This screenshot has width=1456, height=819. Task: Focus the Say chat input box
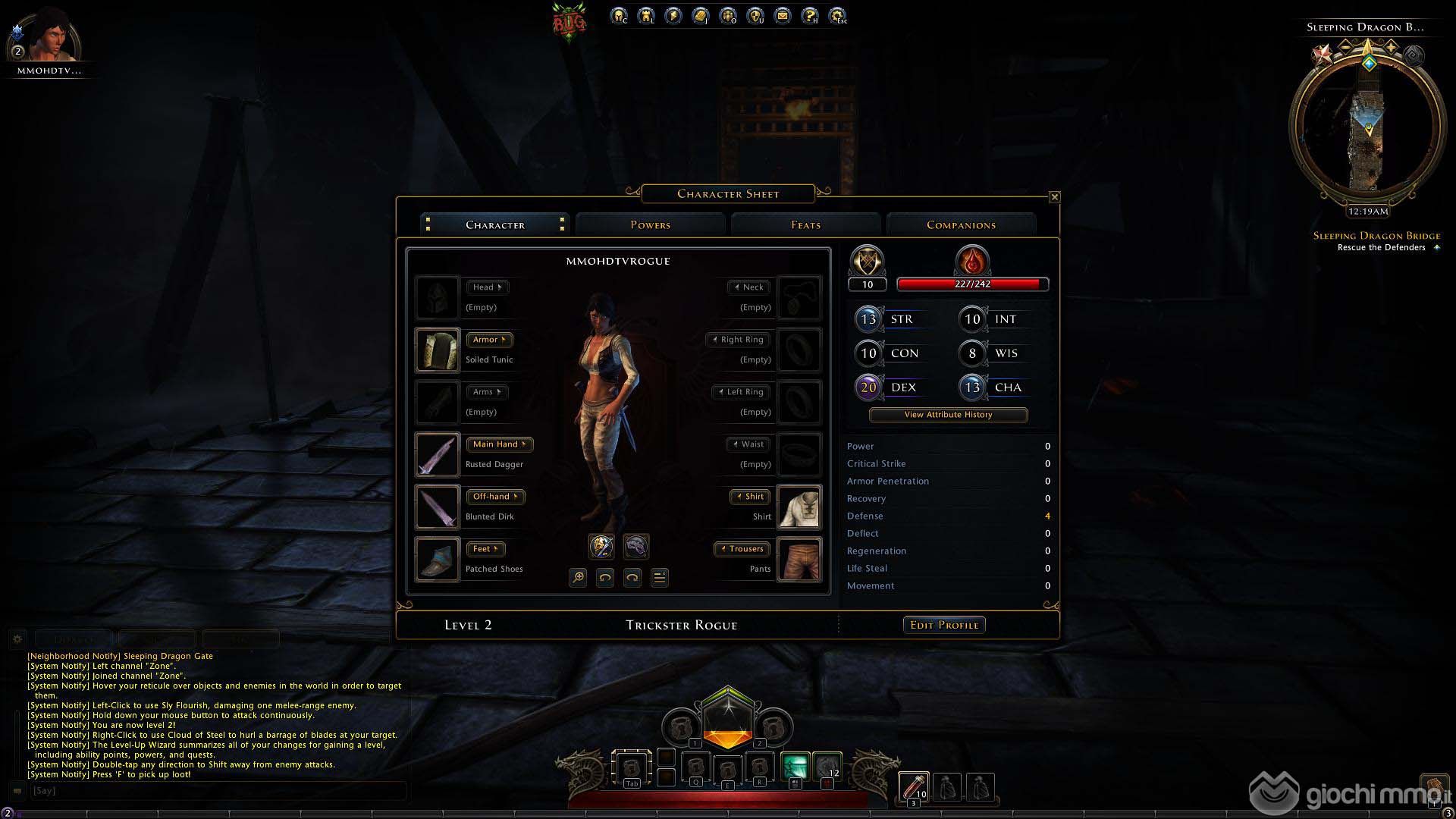click(216, 790)
